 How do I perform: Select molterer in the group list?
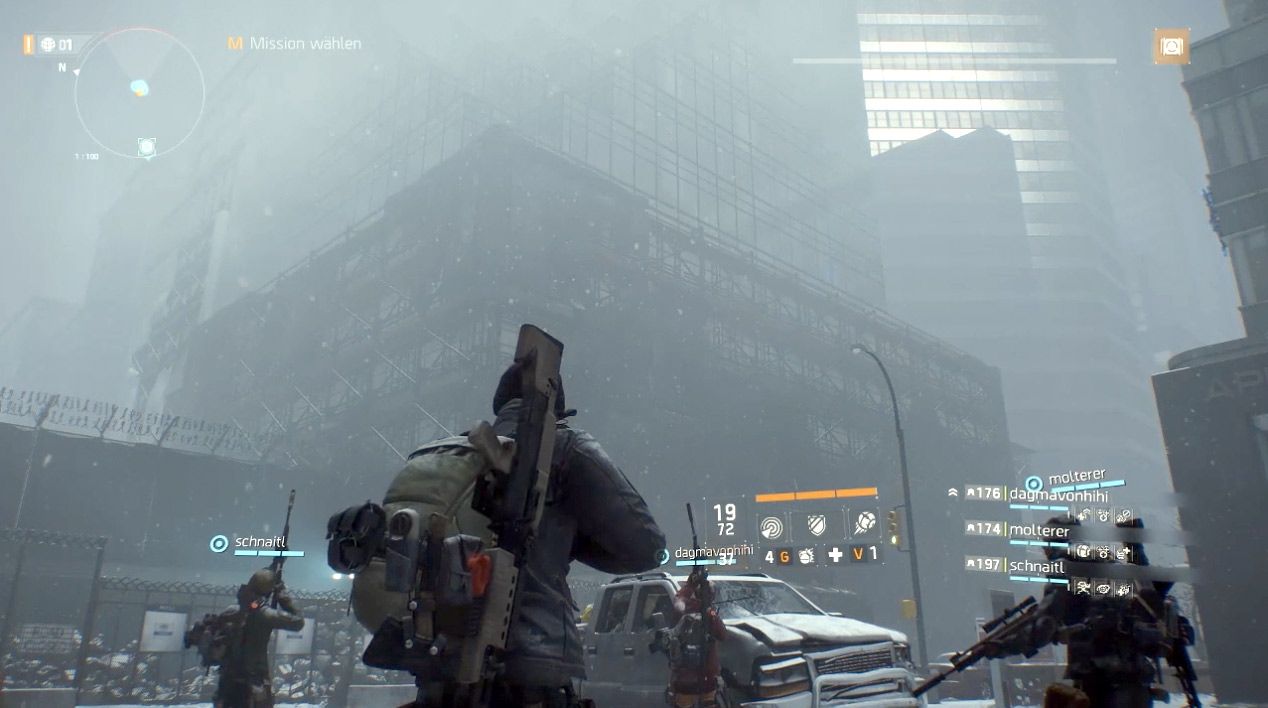(x=1039, y=529)
